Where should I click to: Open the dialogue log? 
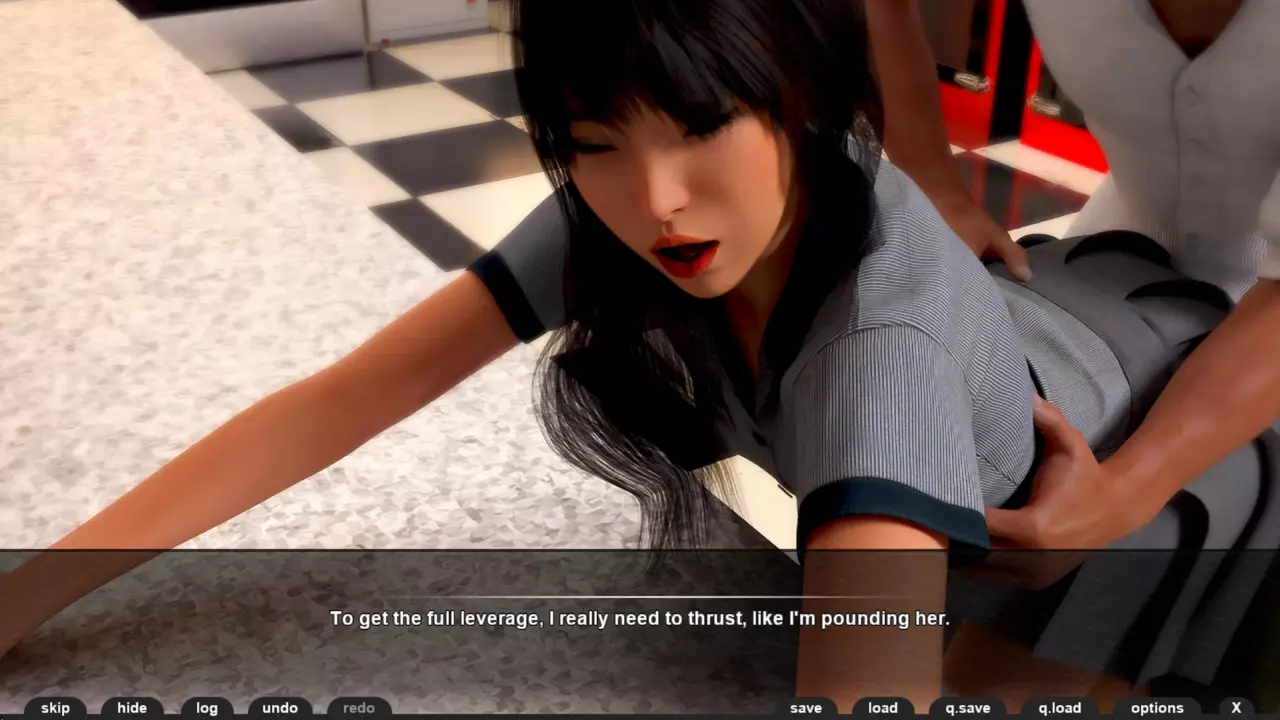207,708
